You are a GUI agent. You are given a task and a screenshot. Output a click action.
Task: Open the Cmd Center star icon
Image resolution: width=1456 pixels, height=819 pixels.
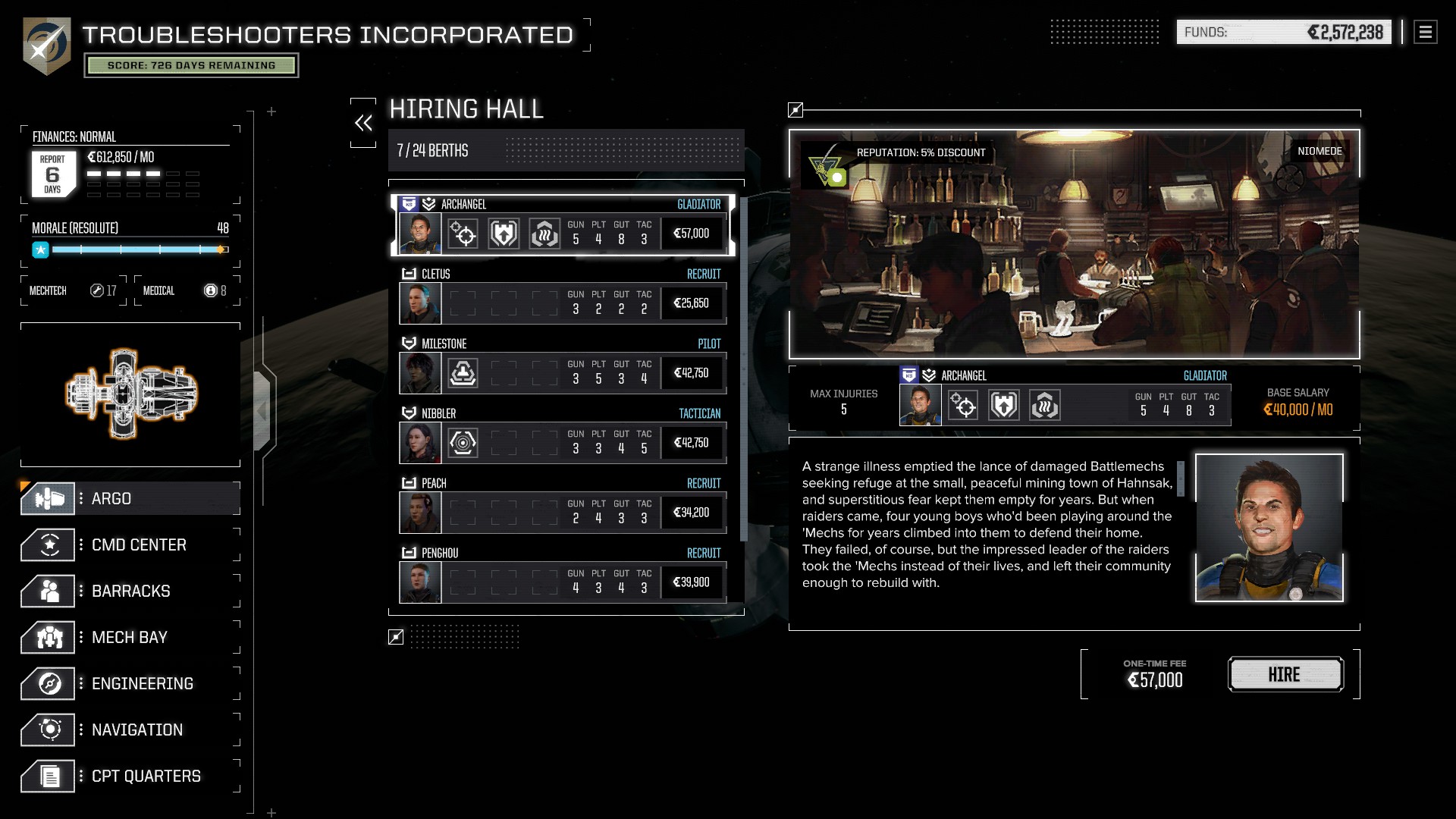[50, 544]
